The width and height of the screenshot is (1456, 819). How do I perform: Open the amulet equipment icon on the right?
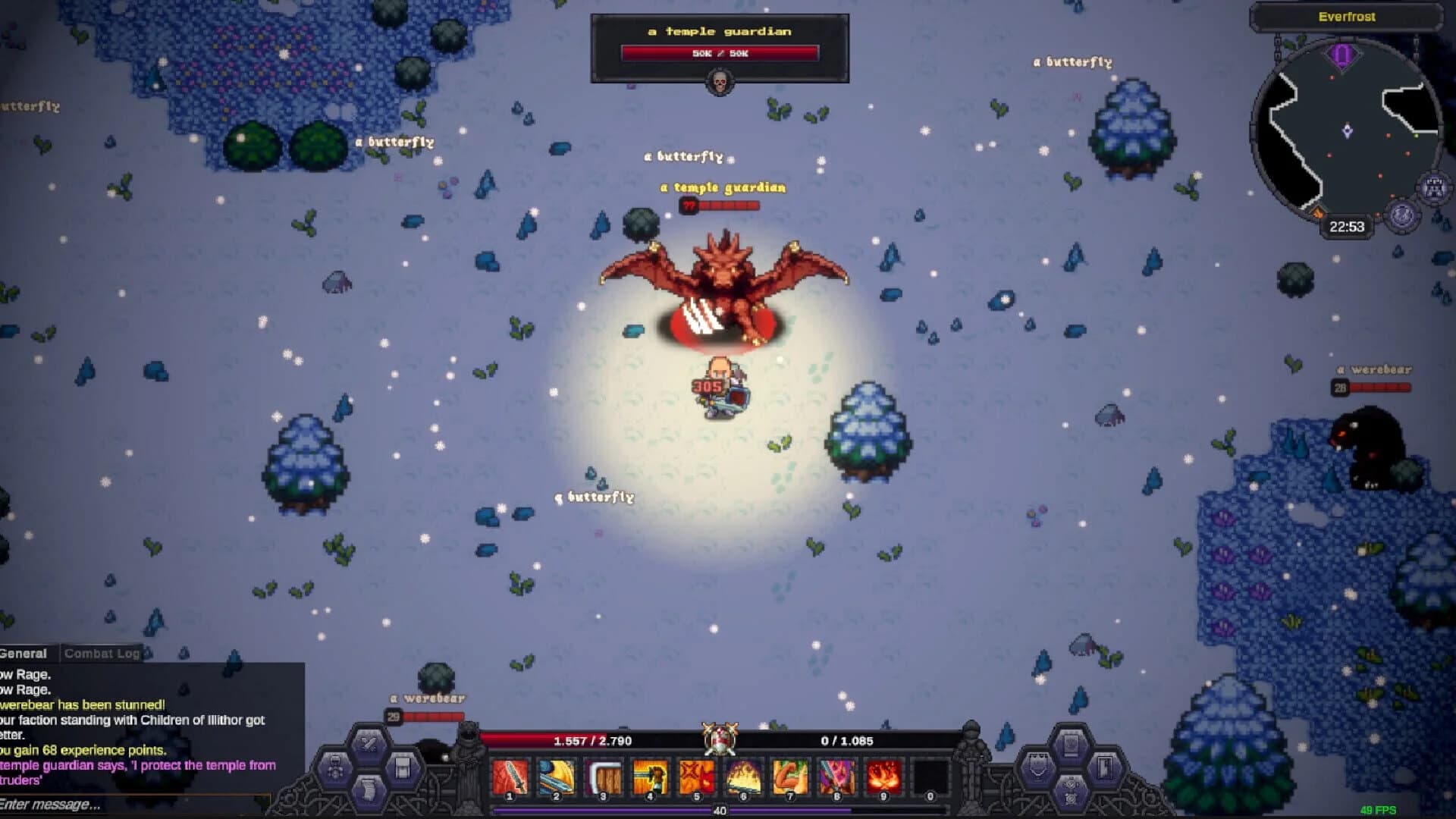[x=1037, y=767]
